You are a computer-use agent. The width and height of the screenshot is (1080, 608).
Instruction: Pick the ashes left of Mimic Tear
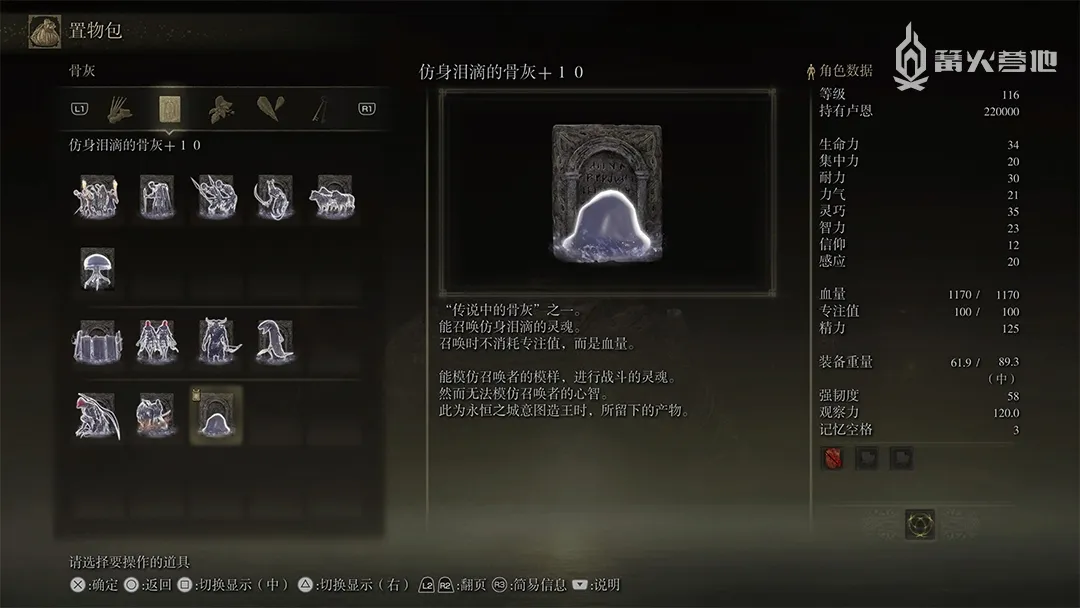click(156, 415)
